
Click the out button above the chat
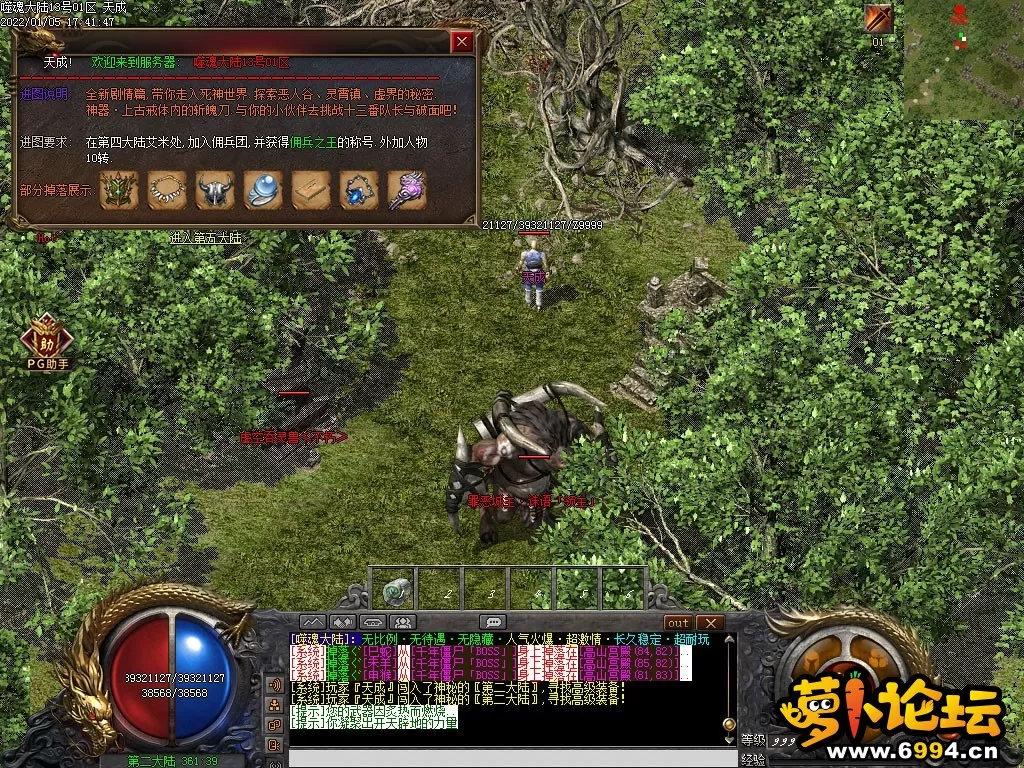pos(678,623)
